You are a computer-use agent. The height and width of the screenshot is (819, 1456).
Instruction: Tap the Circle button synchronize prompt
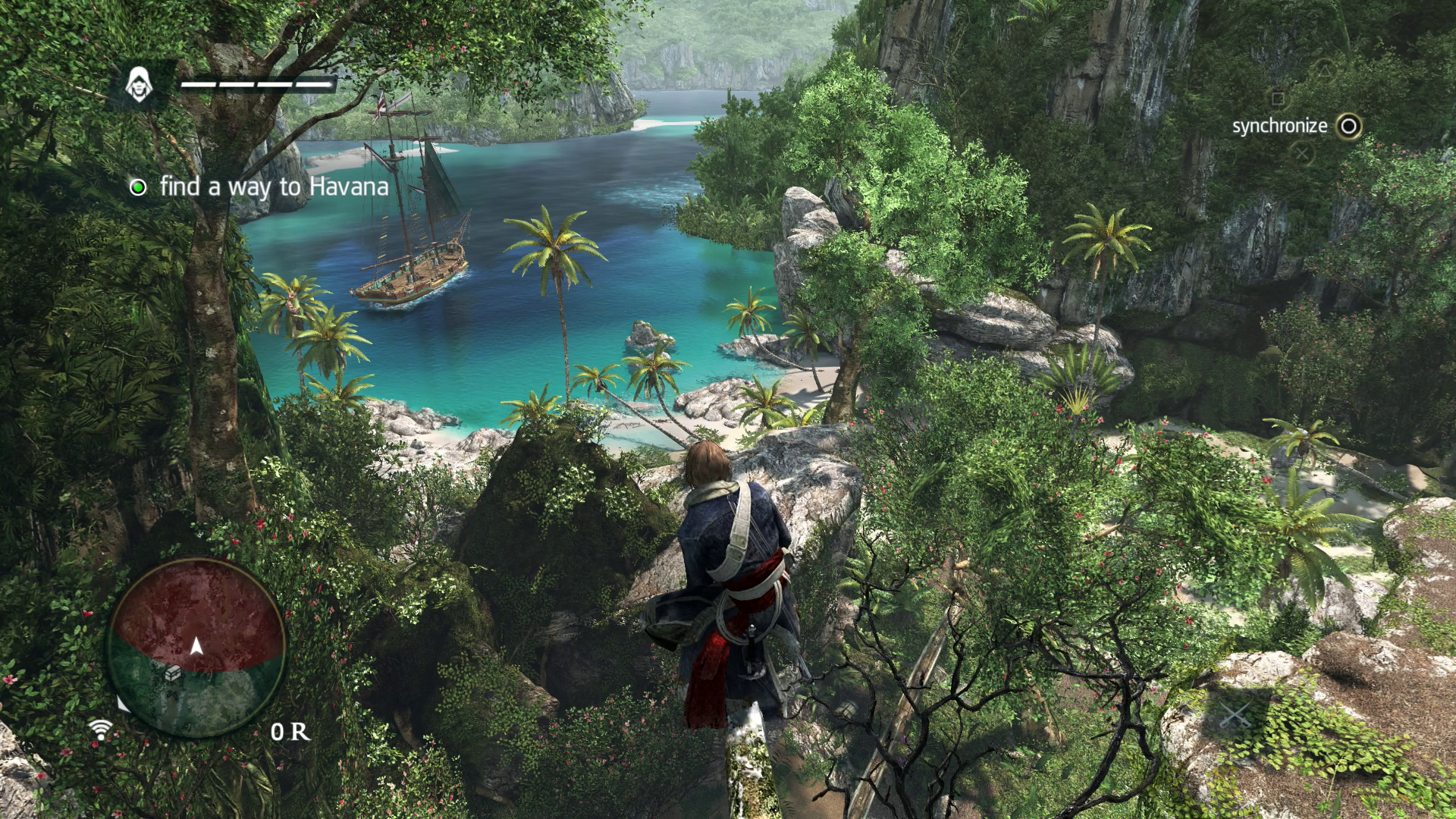(1348, 126)
